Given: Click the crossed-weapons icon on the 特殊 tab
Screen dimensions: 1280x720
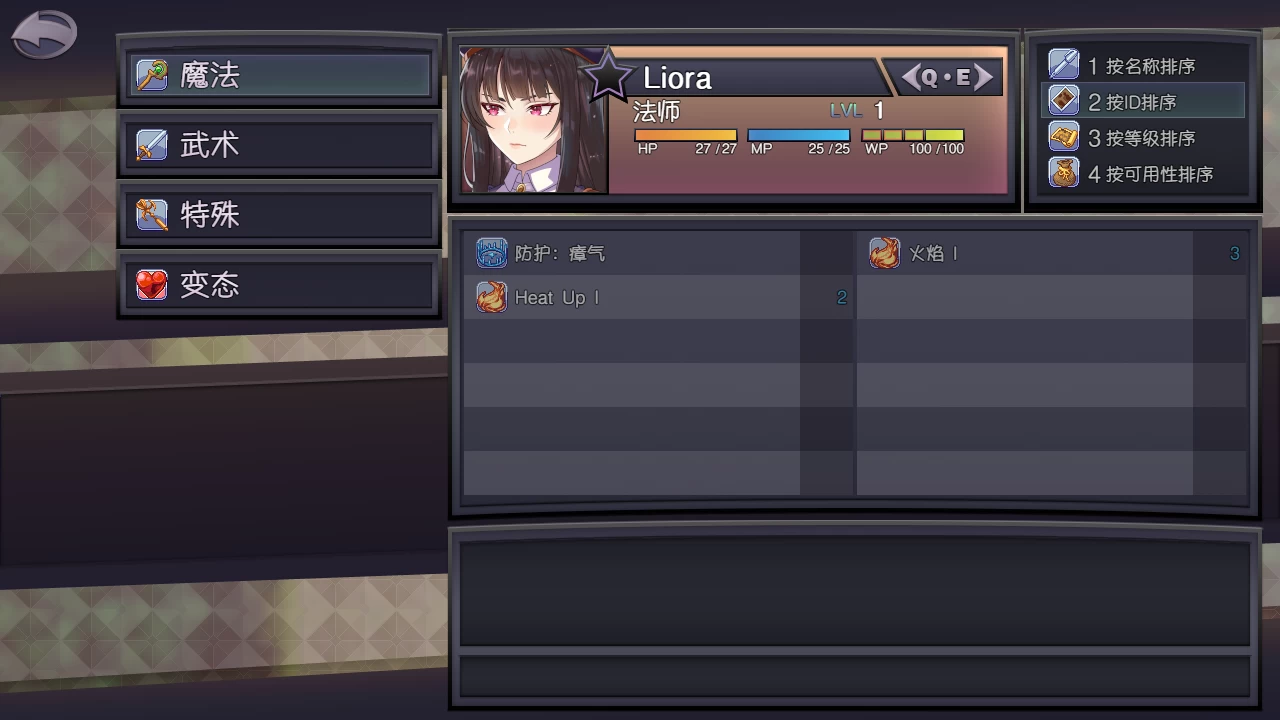Looking at the screenshot, I should point(150,214).
